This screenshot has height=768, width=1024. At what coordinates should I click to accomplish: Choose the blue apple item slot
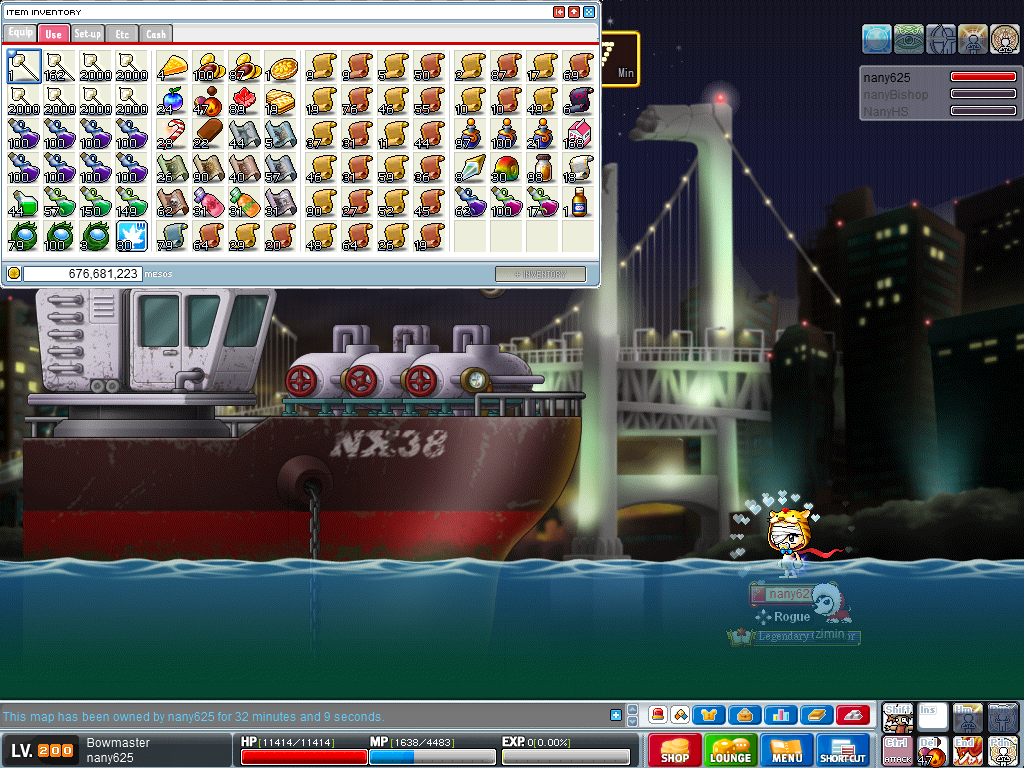tap(173, 100)
